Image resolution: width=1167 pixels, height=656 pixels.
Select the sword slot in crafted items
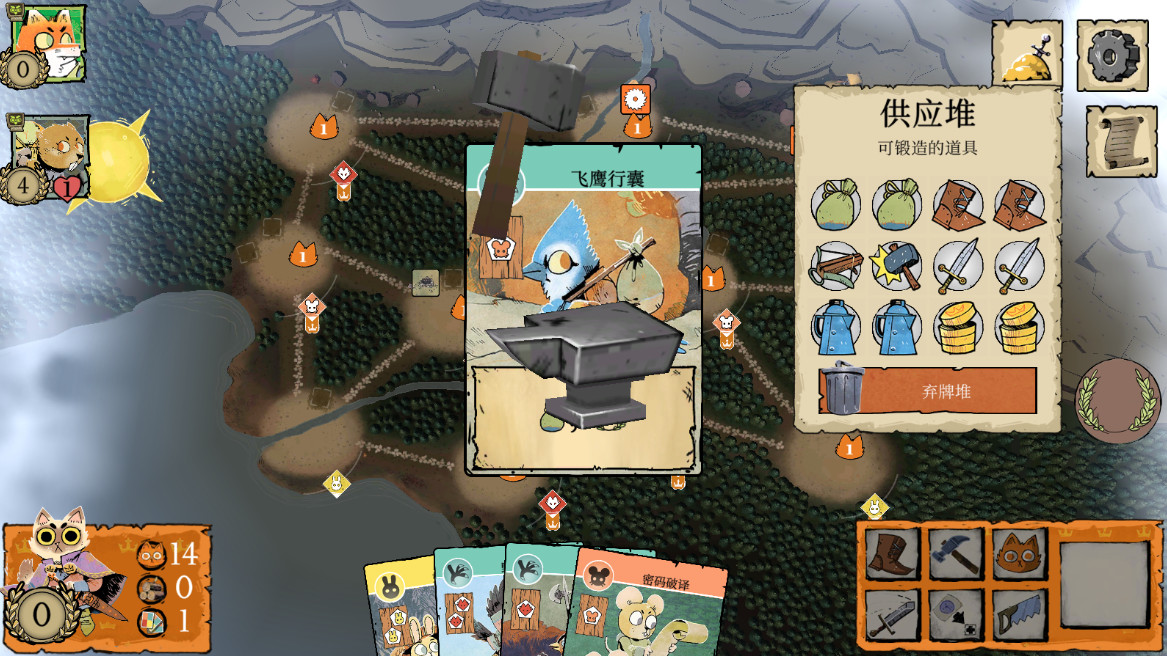pyautogui.click(x=890, y=613)
